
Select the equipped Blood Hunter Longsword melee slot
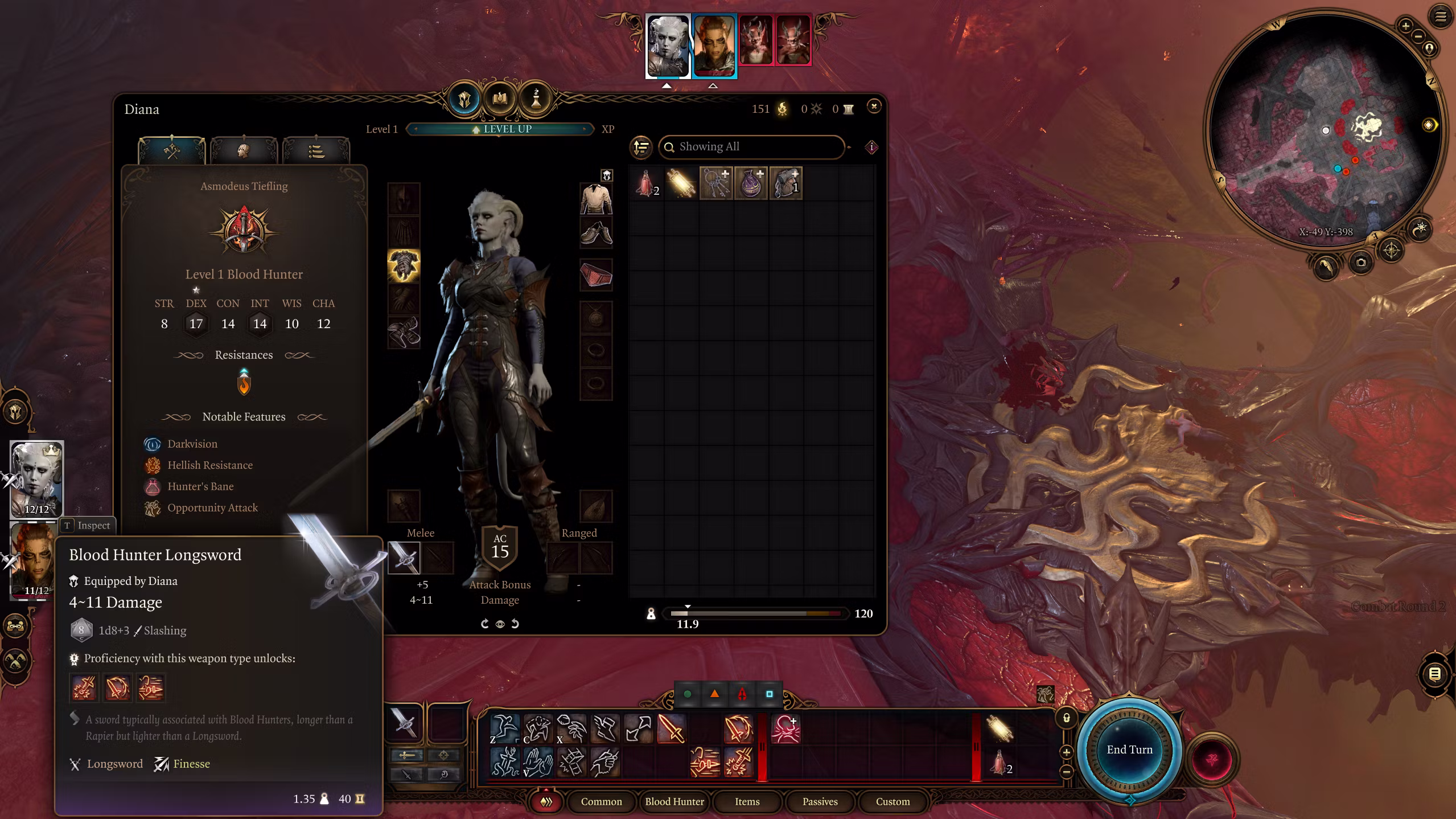point(404,557)
